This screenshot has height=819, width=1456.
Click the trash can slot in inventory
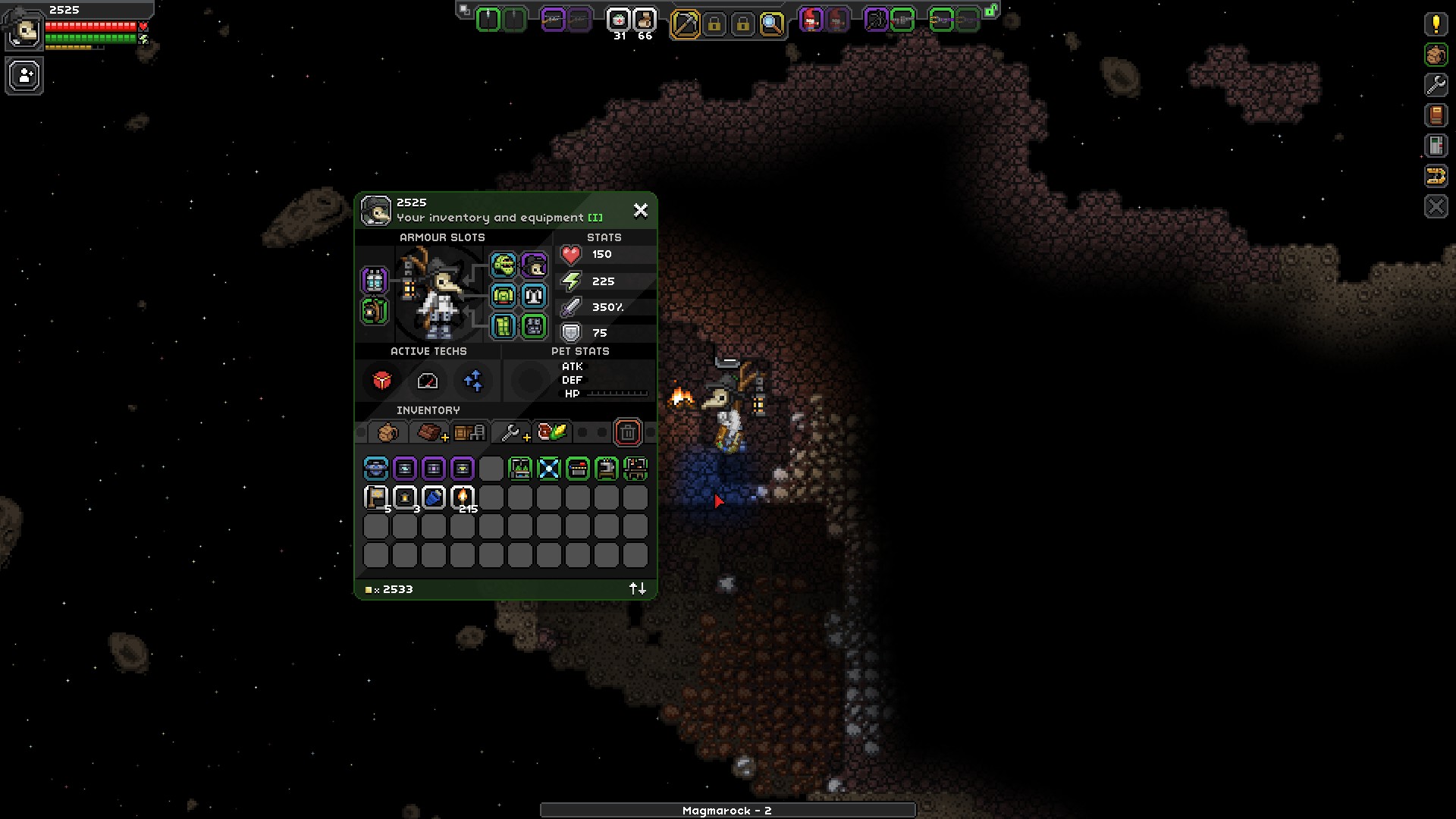[x=628, y=431]
